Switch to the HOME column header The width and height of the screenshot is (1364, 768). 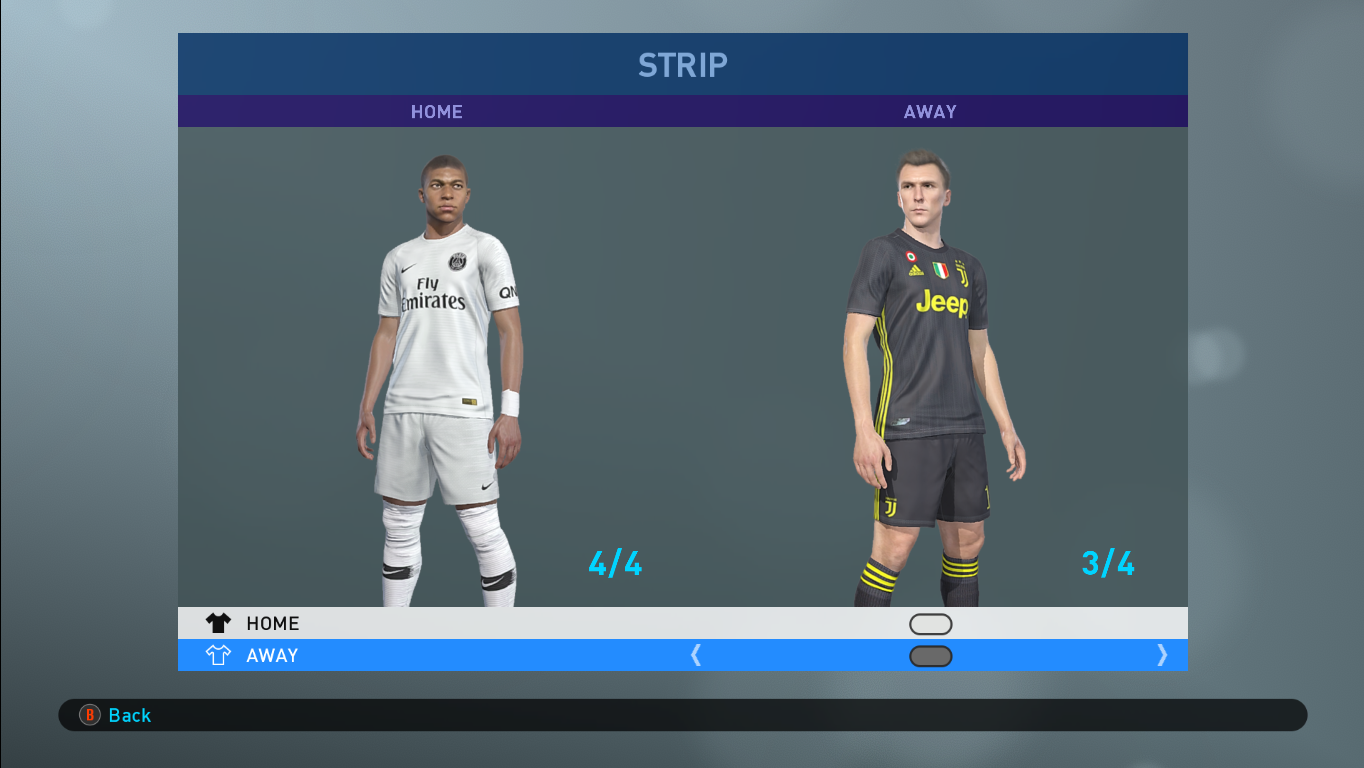[436, 111]
